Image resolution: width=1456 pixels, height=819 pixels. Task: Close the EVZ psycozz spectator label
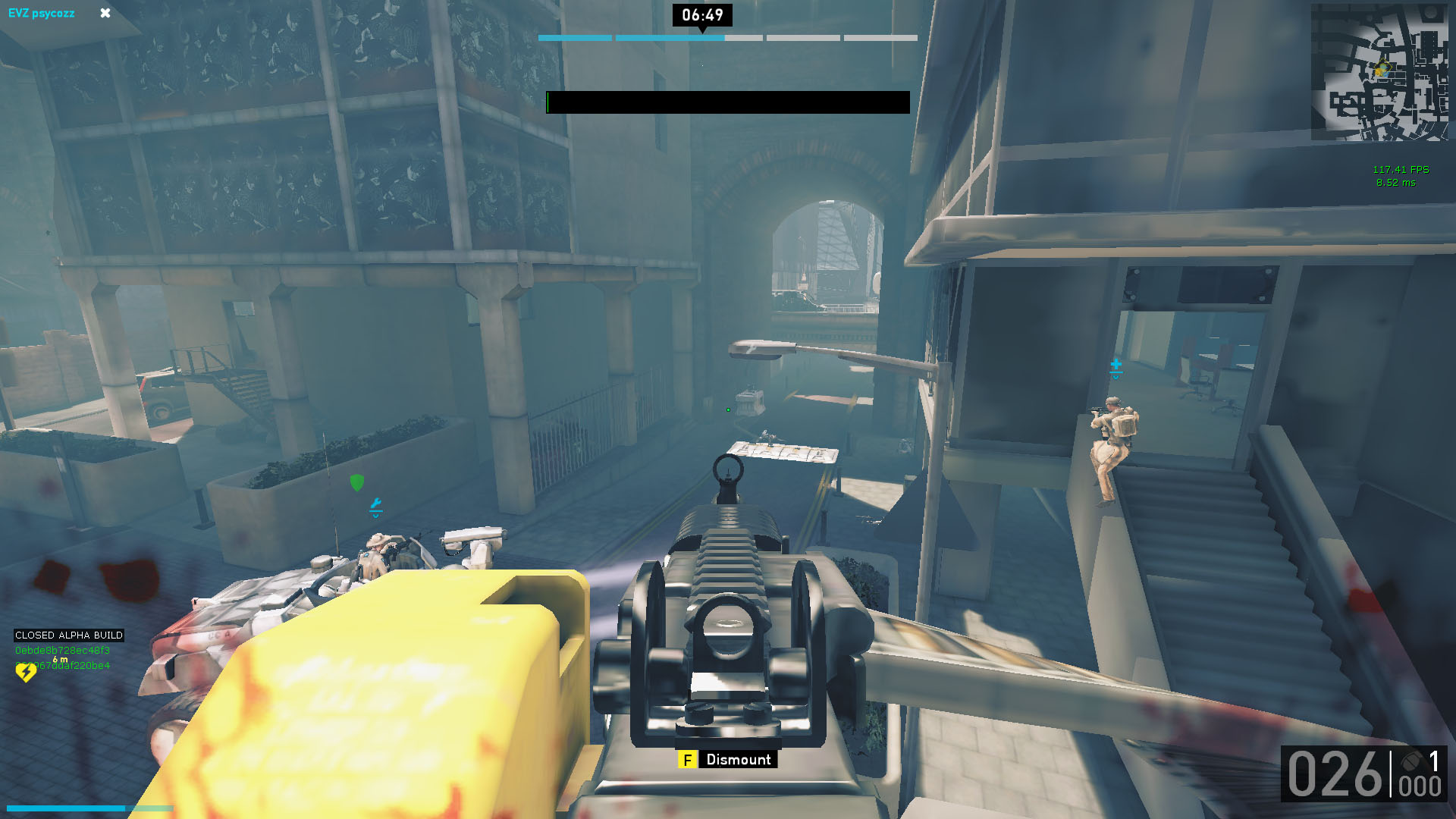[105, 13]
